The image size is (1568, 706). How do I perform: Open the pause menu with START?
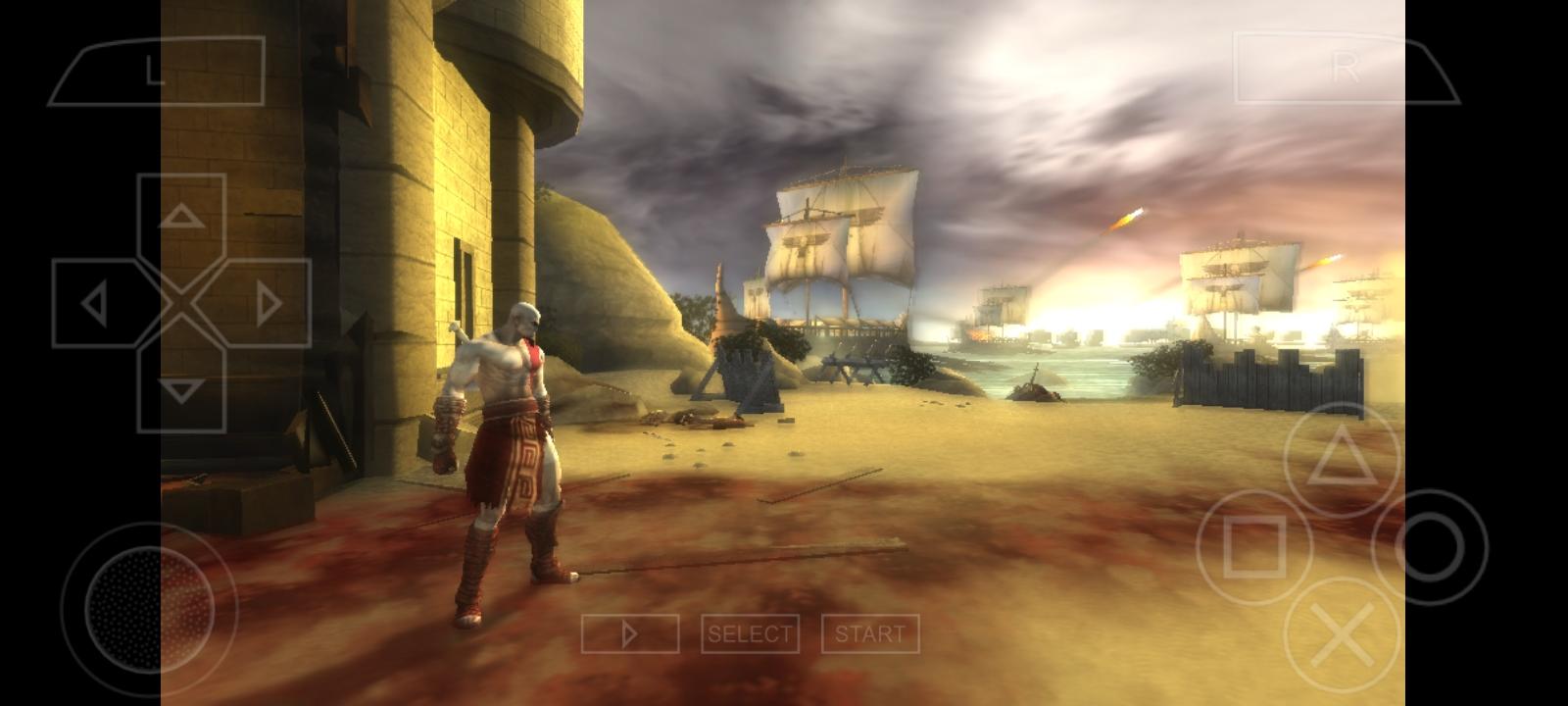click(872, 633)
